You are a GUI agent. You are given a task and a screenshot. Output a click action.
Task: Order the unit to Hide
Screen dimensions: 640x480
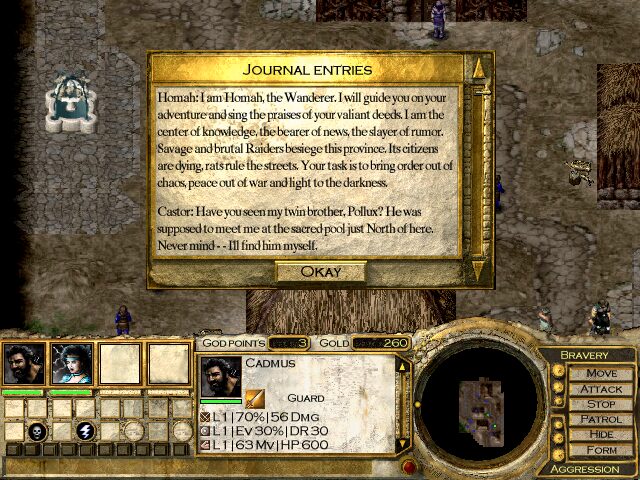(x=601, y=435)
